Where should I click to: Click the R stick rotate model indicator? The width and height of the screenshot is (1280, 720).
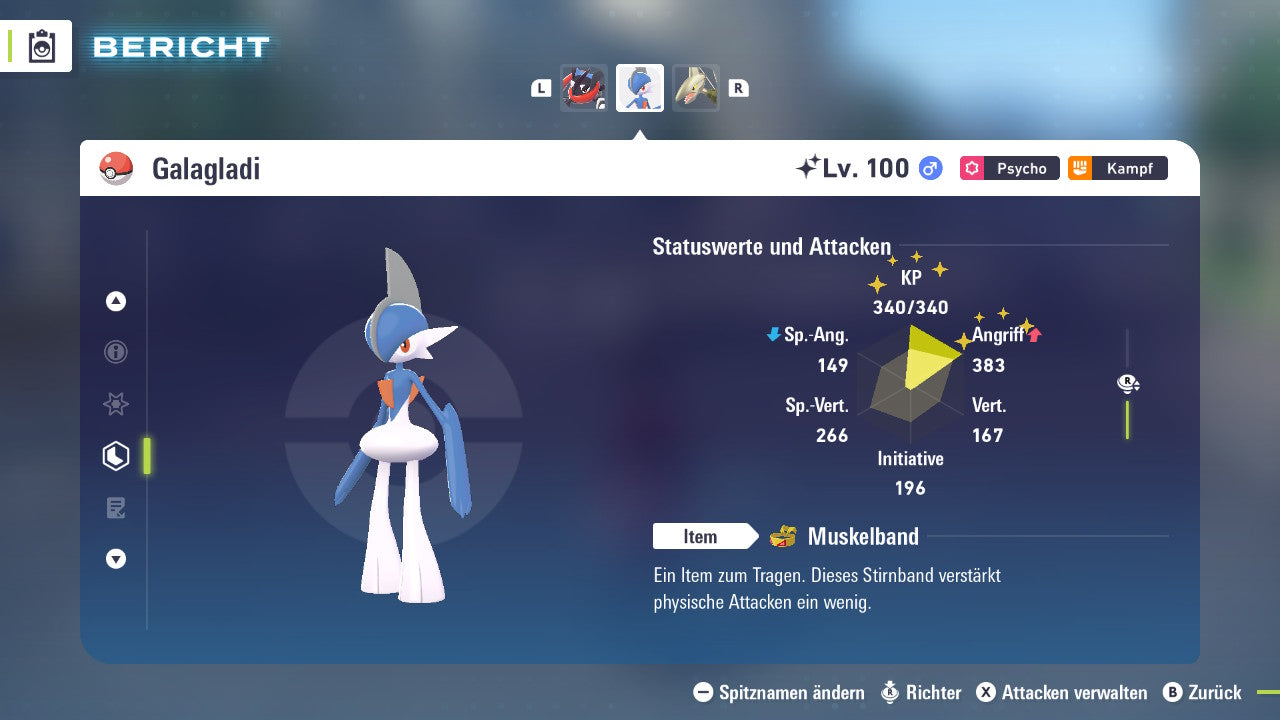click(x=1128, y=383)
